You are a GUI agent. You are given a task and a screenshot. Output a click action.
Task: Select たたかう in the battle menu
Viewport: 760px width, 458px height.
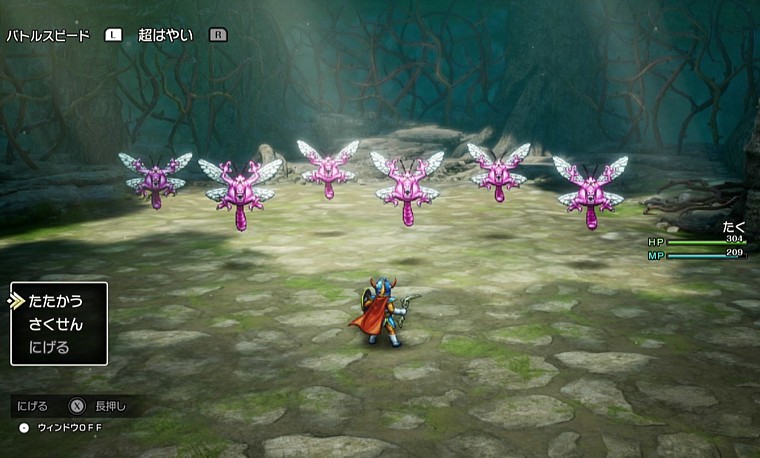[x=56, y=301]
